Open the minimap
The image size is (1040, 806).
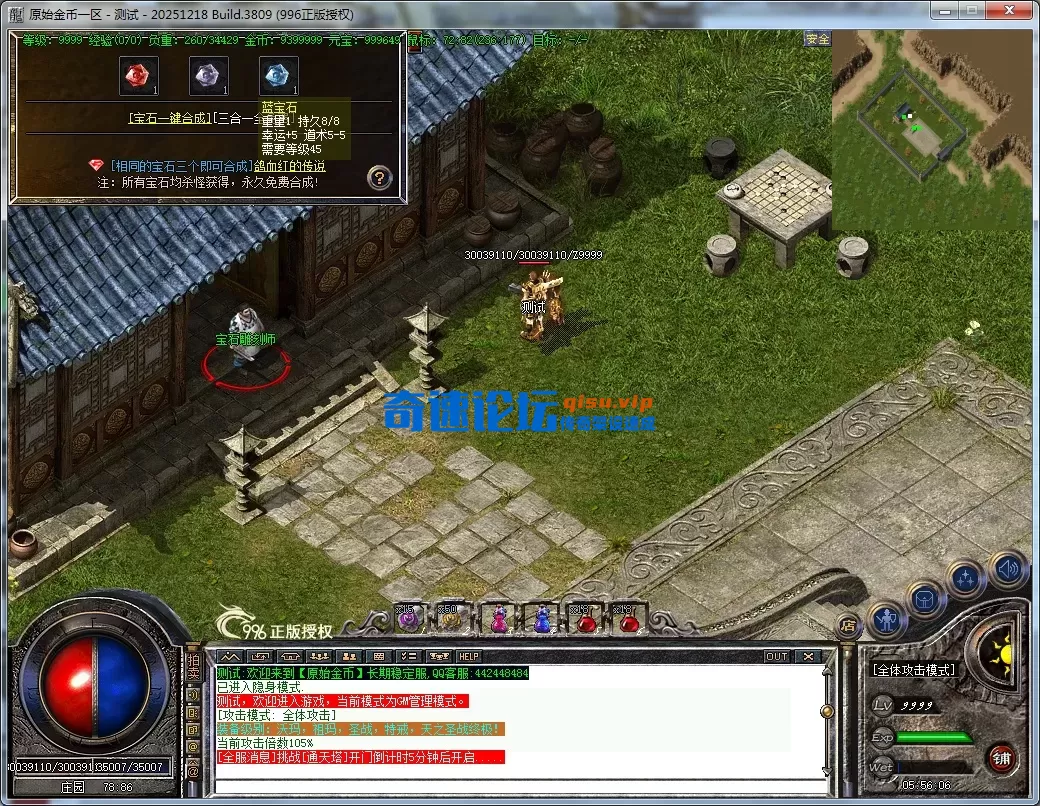[930, 128]
